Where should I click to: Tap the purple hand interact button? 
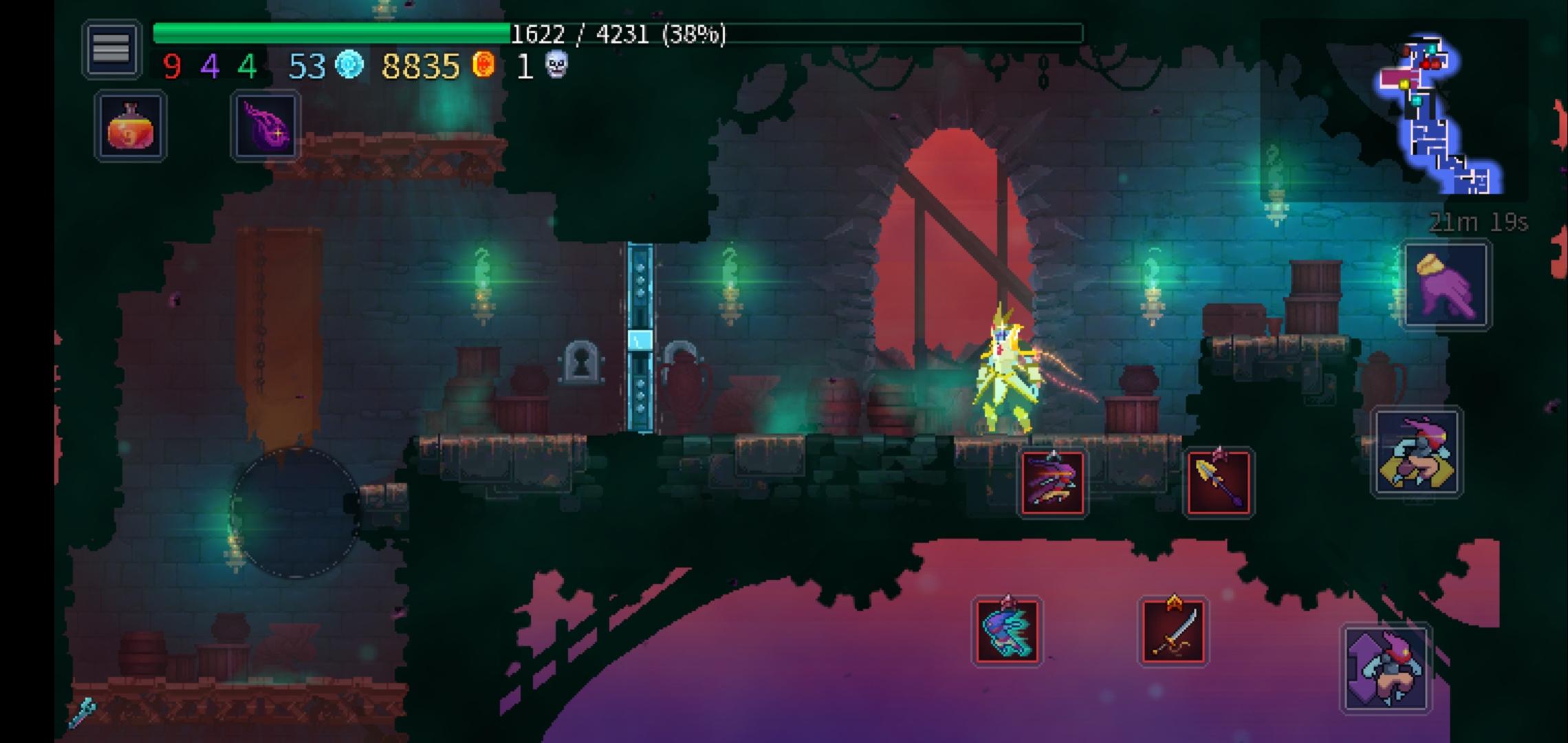click(x=1446, y=285)
